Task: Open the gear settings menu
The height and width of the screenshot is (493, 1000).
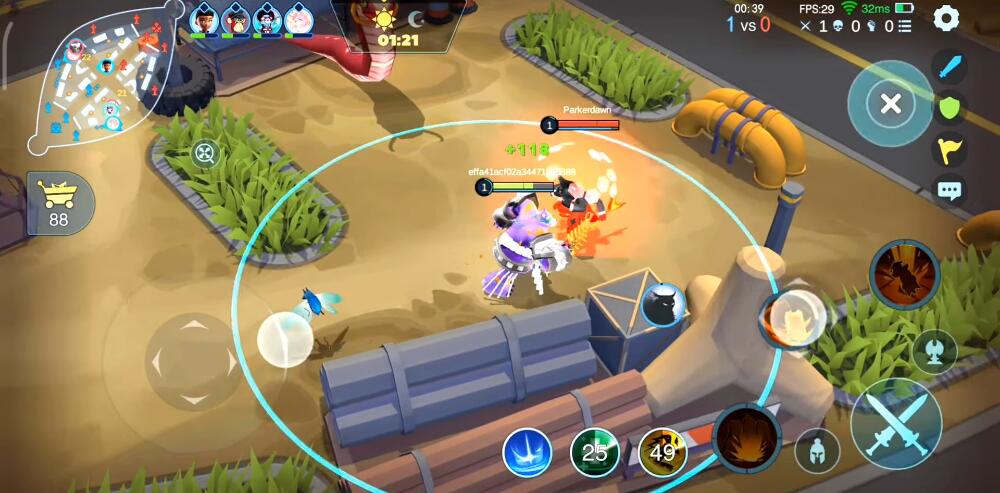Action: 945,18
